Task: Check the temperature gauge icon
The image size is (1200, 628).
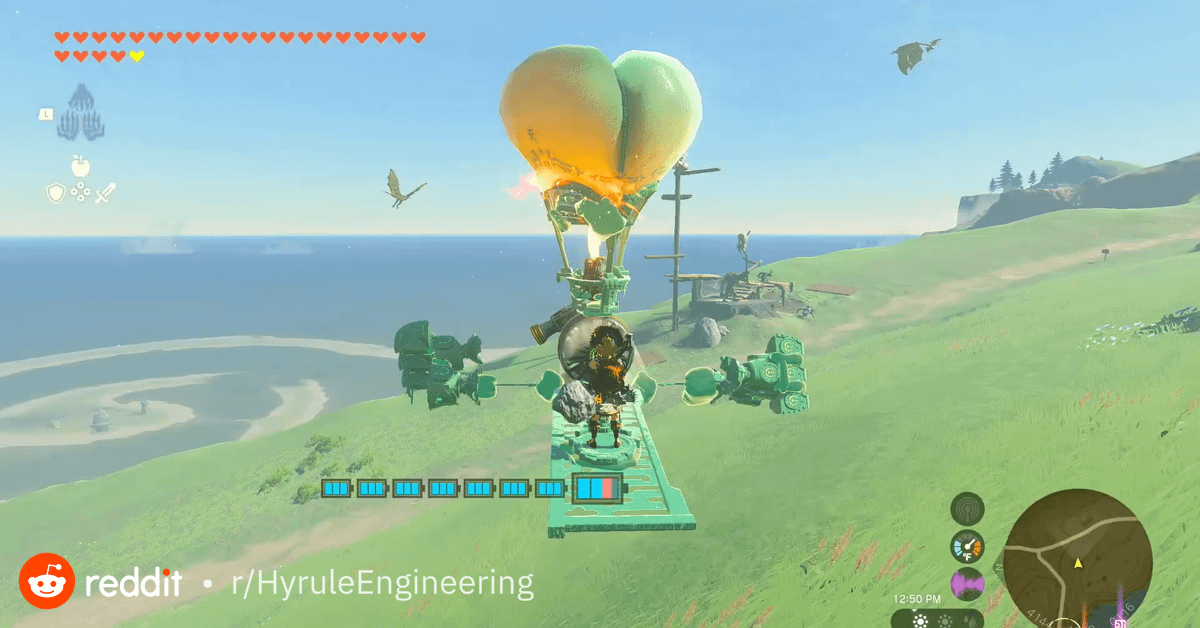Action: click(967, 546)
